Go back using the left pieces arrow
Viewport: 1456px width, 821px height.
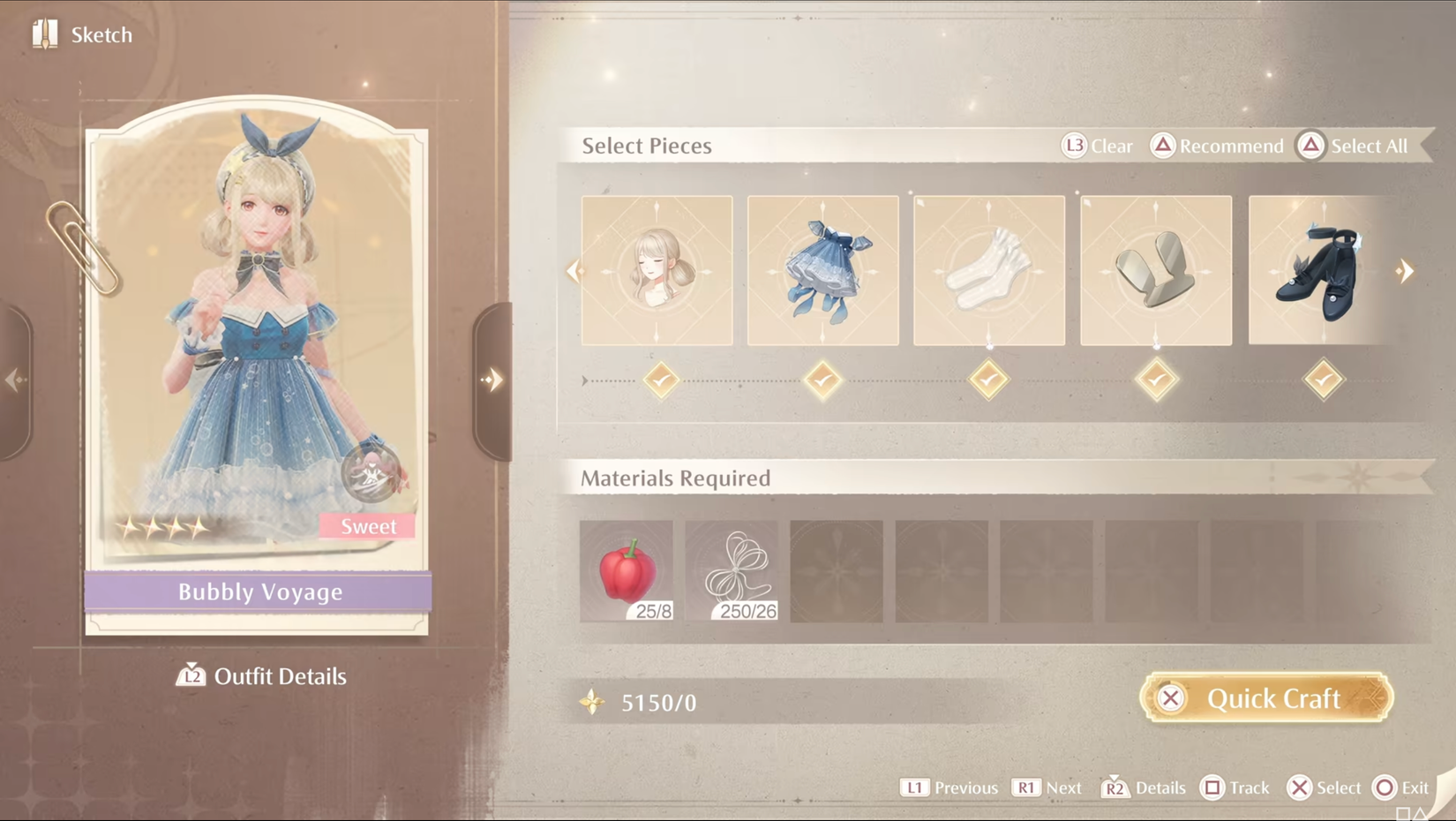pyautogui.click(x=574, y=271)
